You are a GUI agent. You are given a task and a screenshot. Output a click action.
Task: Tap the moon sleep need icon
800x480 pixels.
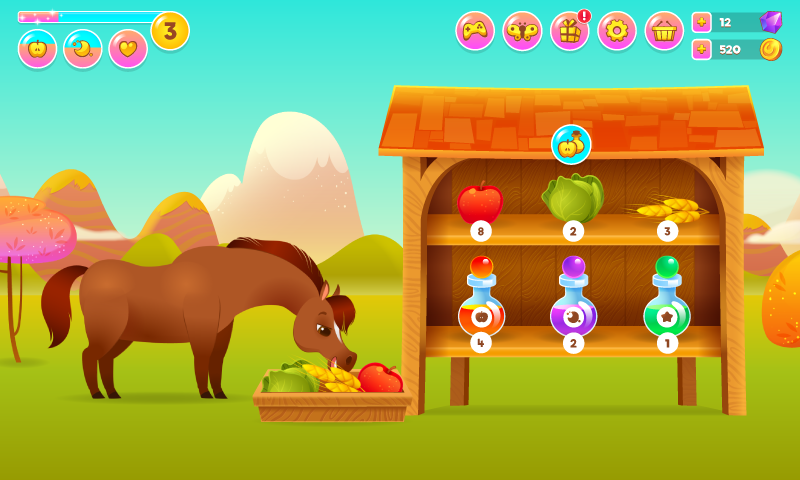click(x=83, y=49)
